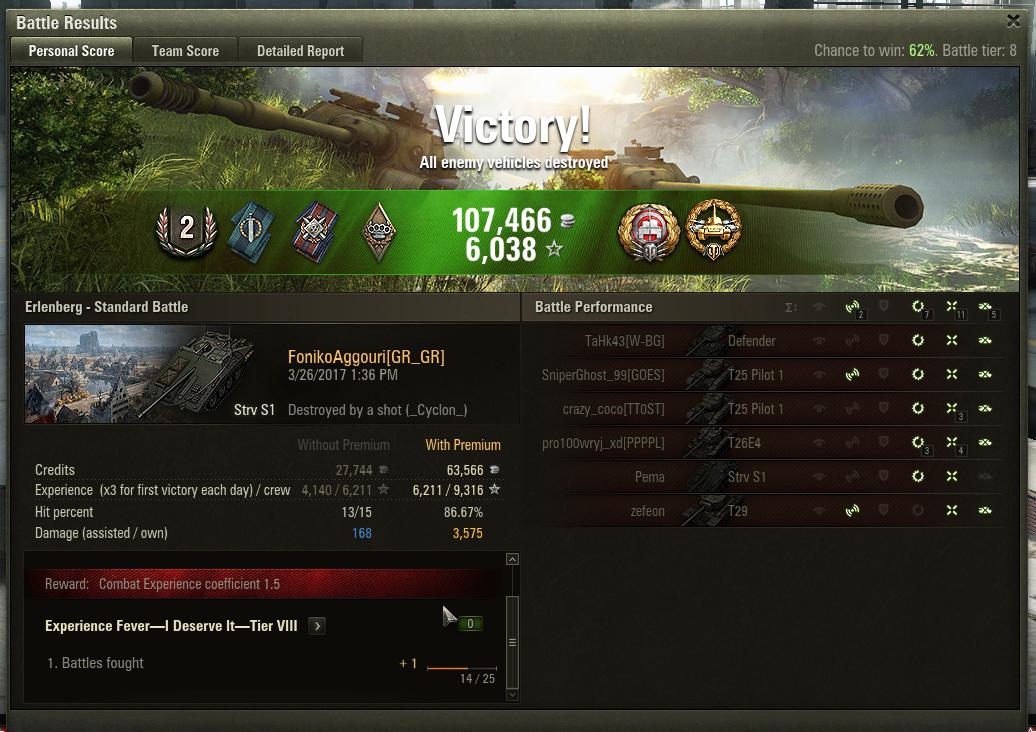Click the FonikoAggouri[GR_GR] player name
Viewport: 1036px width, 732px height.
[366, 357]
